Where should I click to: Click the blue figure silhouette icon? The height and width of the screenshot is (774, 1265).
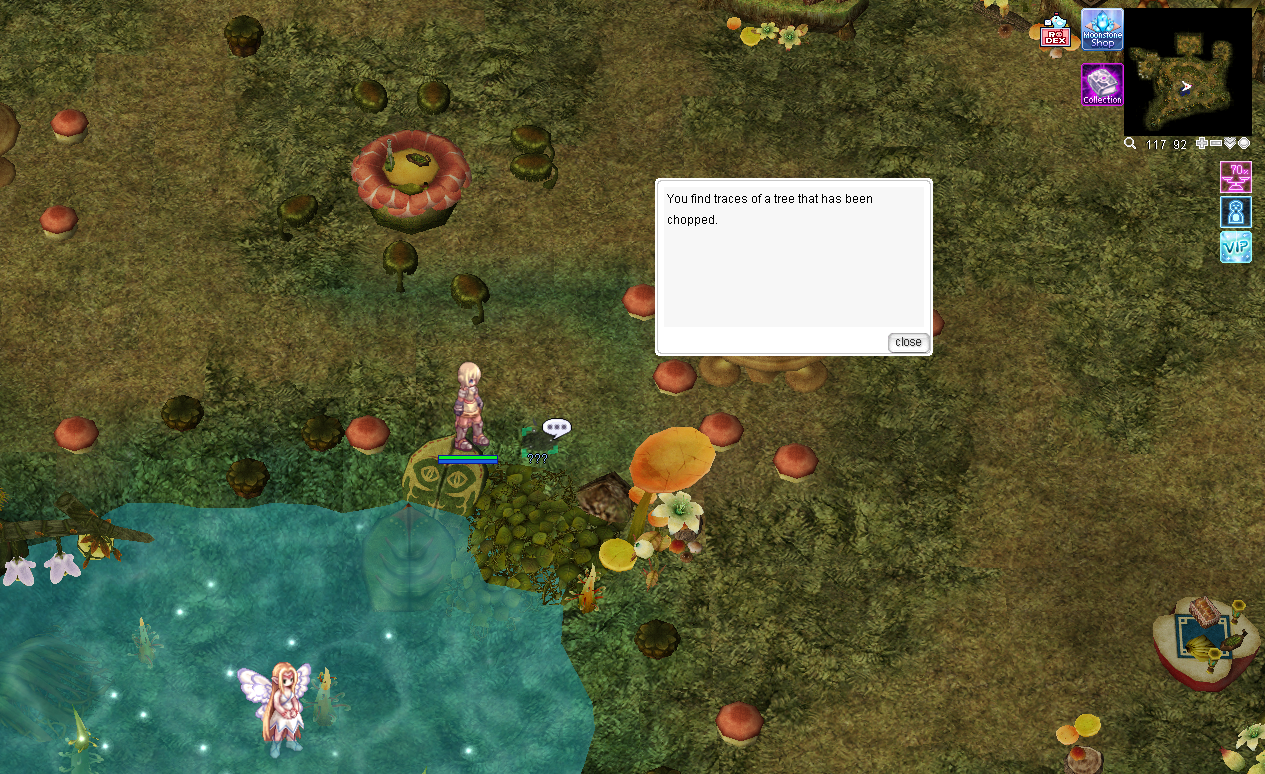[1236, 212]
